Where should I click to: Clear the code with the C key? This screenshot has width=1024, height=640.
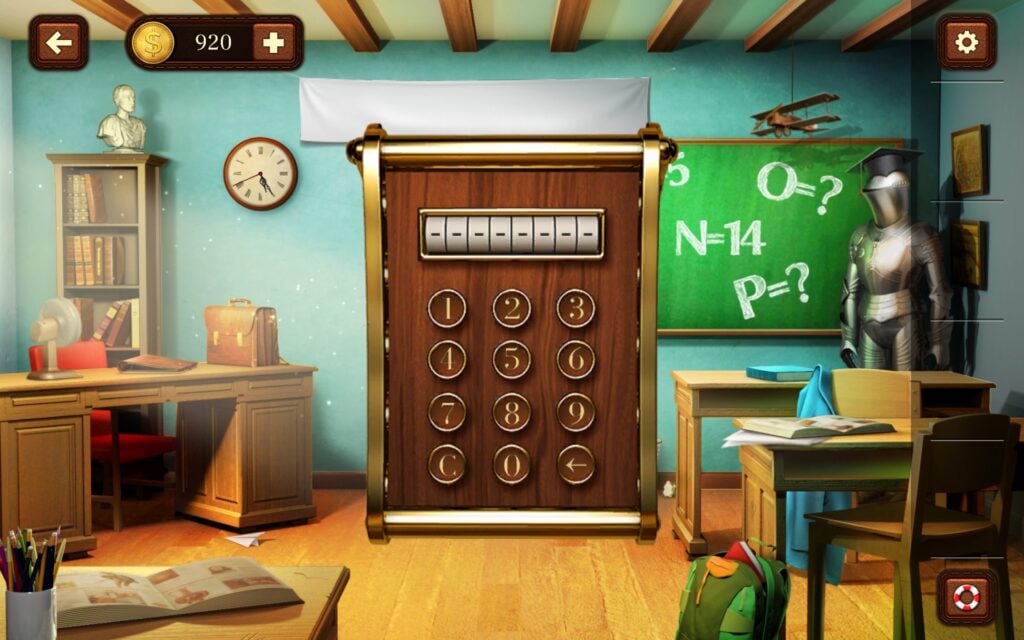tap(447, 464)
